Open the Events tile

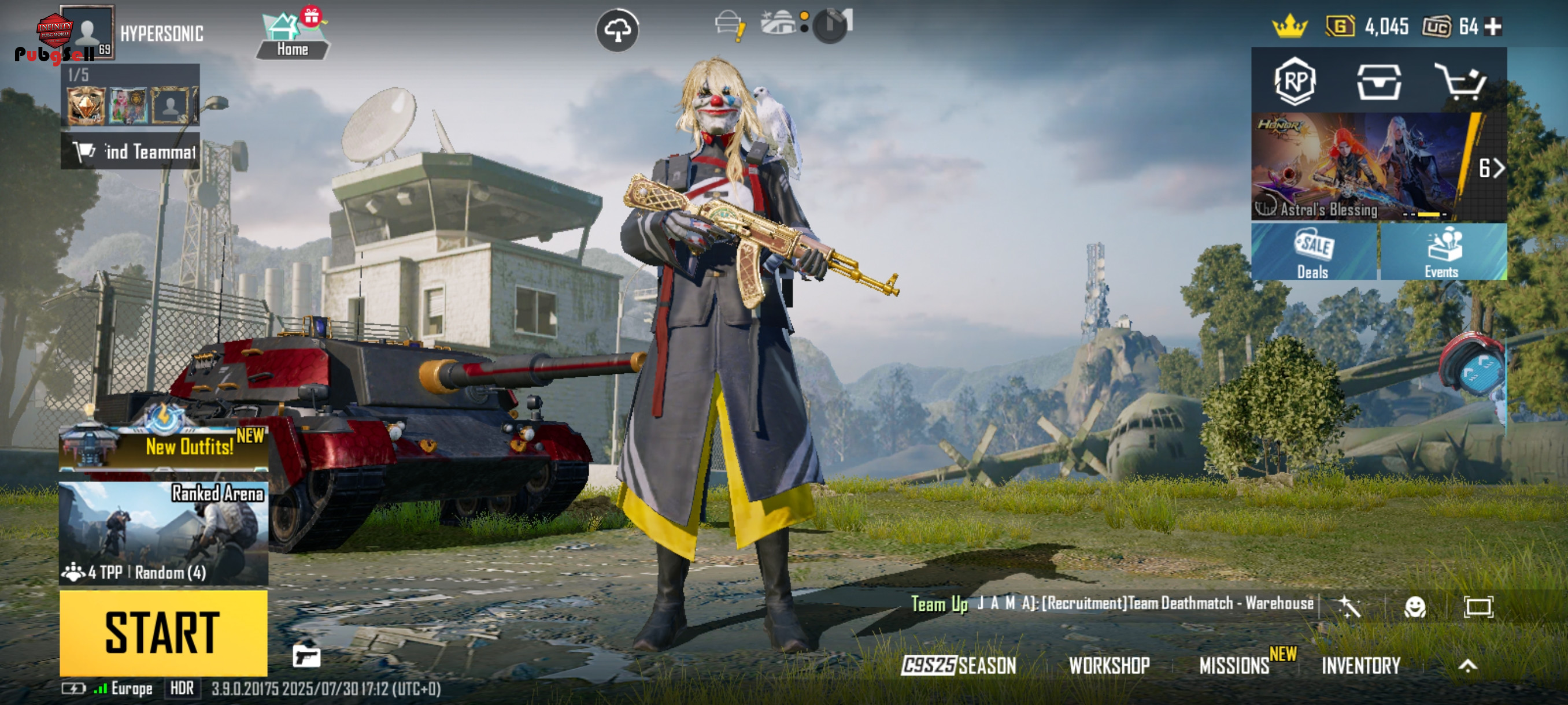pos(1442,252)
